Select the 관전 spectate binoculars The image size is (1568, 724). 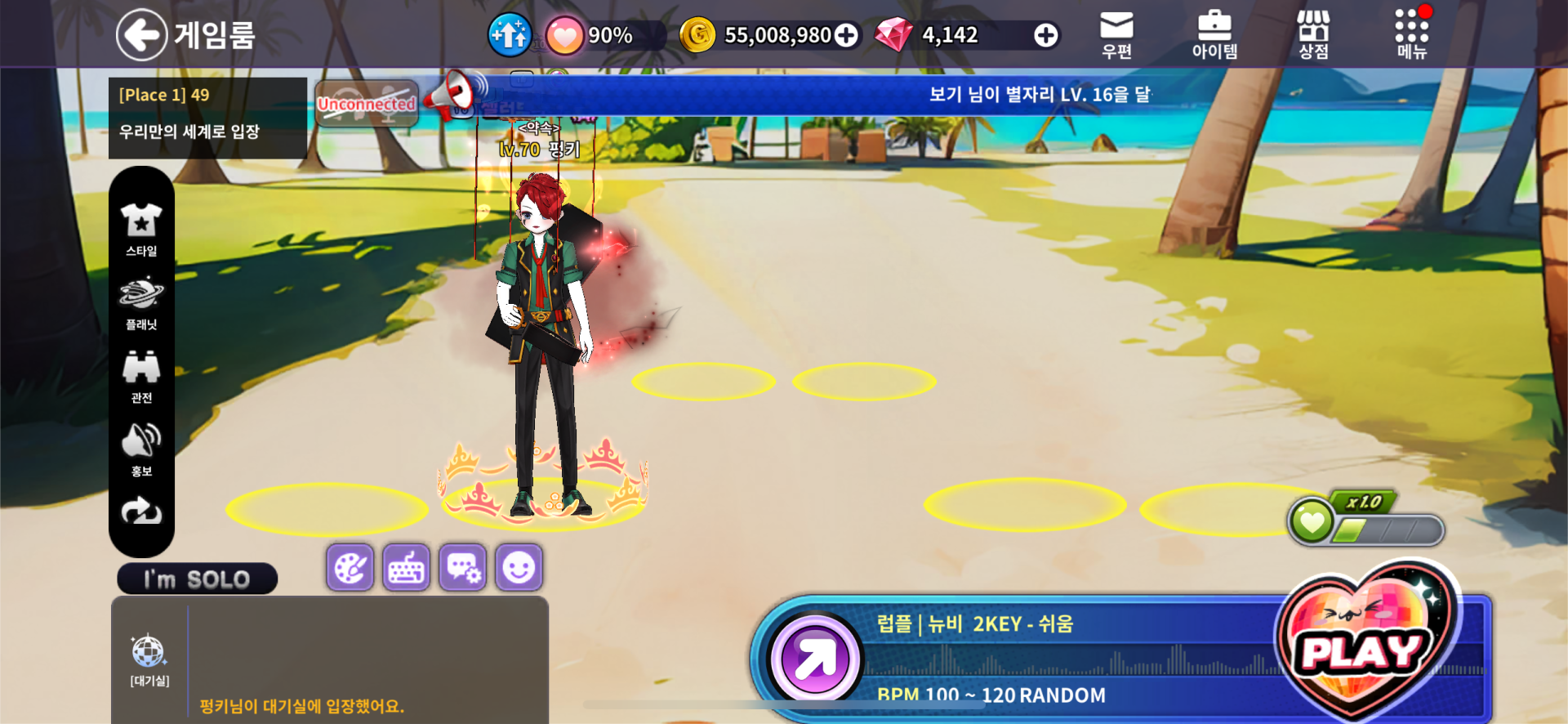[x=141, y=376]
